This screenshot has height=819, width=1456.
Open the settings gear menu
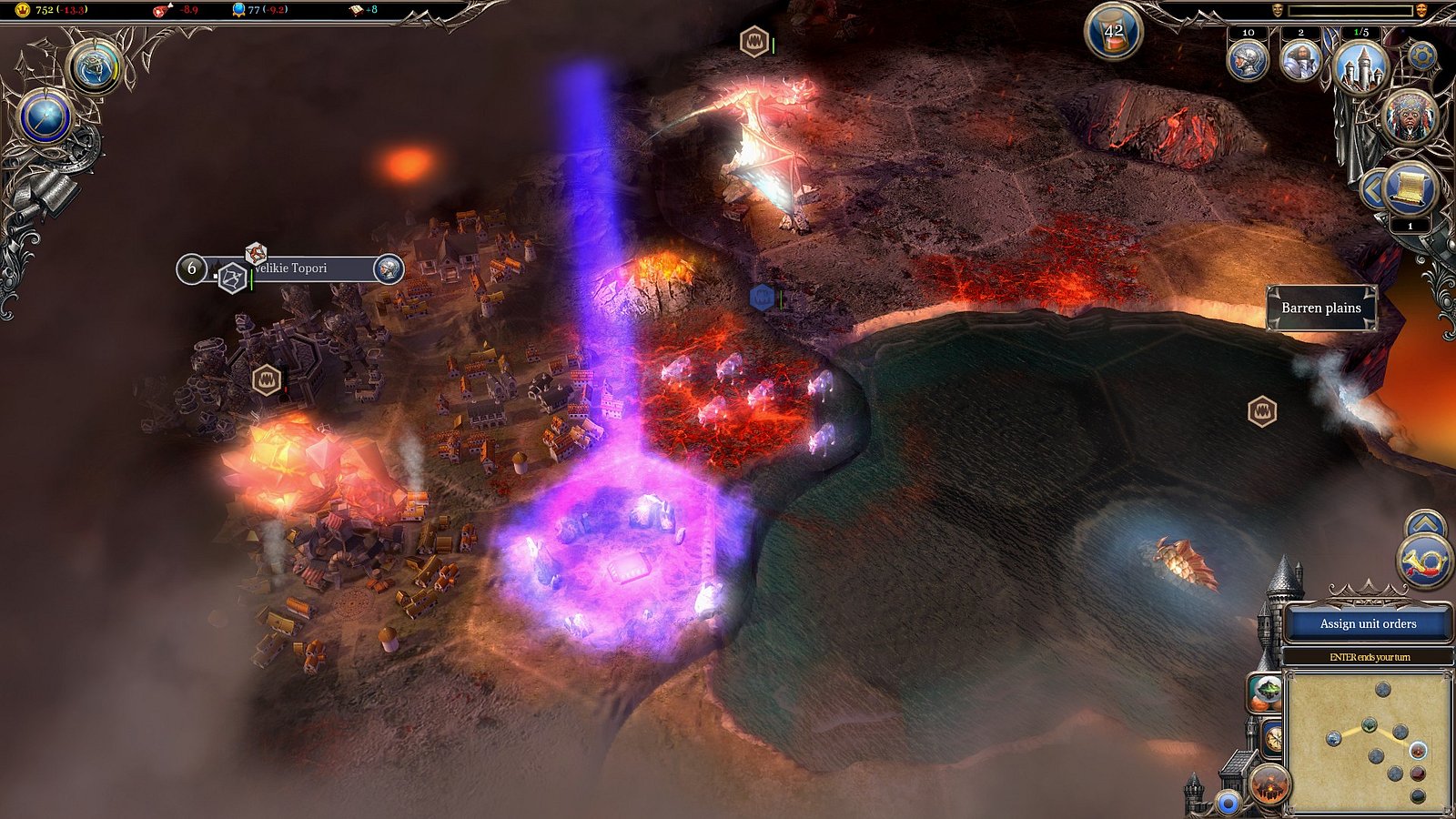point(1421,56)
